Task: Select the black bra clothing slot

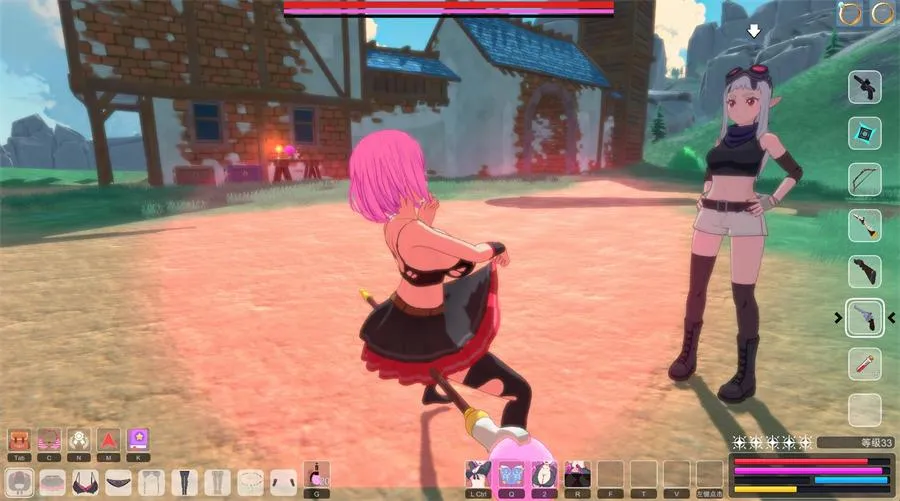Action: pos(85,482)
